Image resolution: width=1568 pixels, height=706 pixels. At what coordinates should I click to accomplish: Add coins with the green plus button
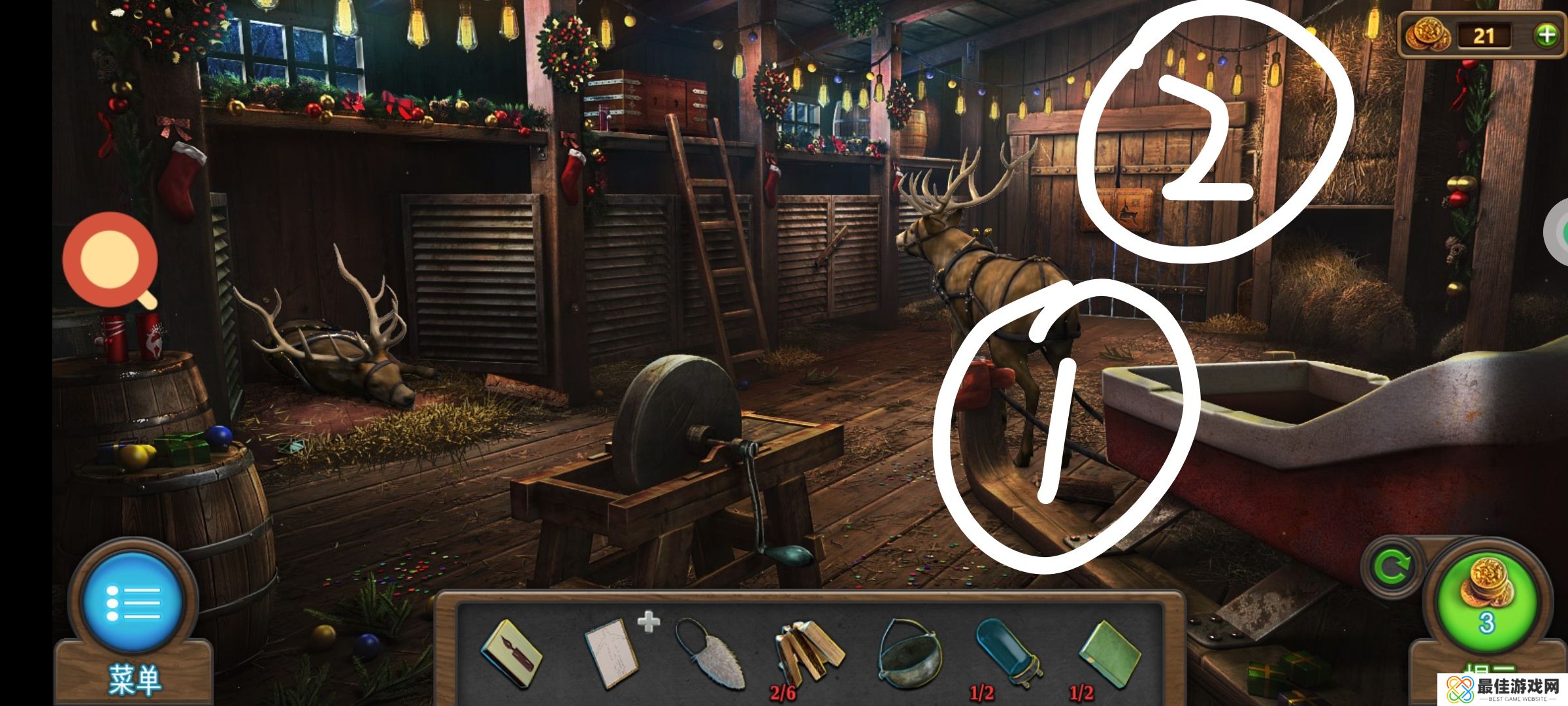pos(1546,35)
